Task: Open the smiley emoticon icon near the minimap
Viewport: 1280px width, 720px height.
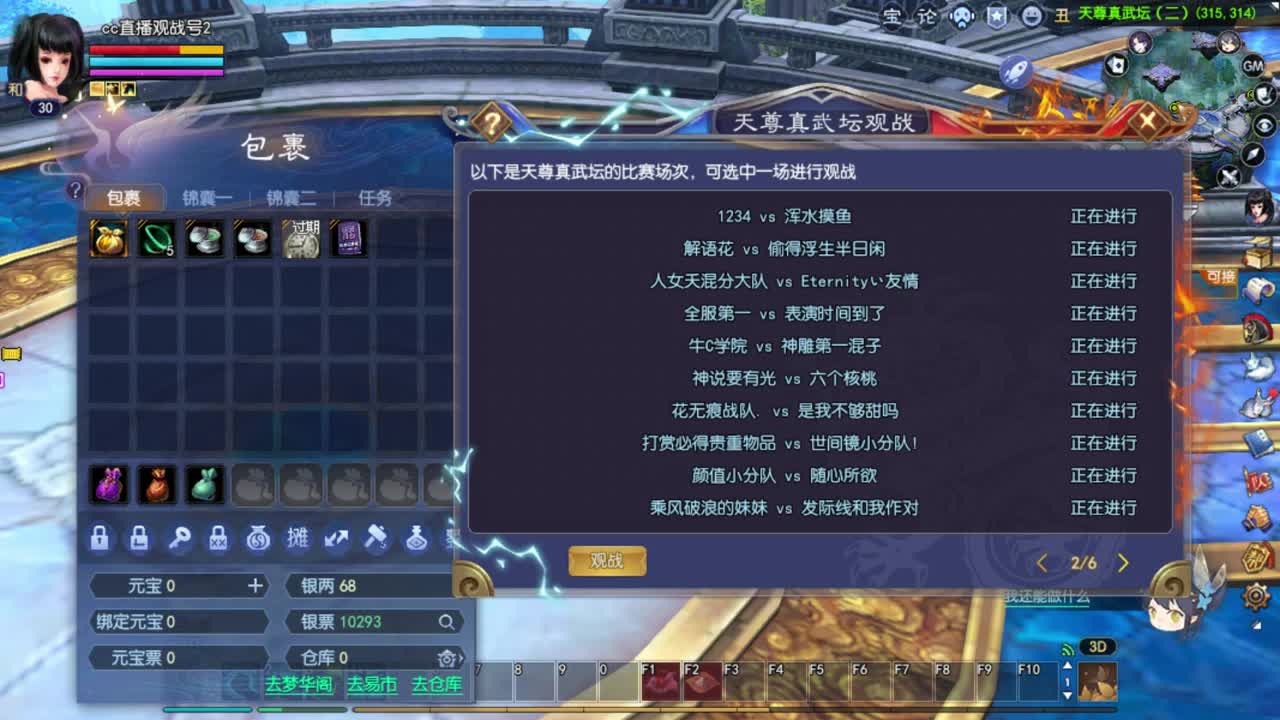Action: tap(1031, 16)
